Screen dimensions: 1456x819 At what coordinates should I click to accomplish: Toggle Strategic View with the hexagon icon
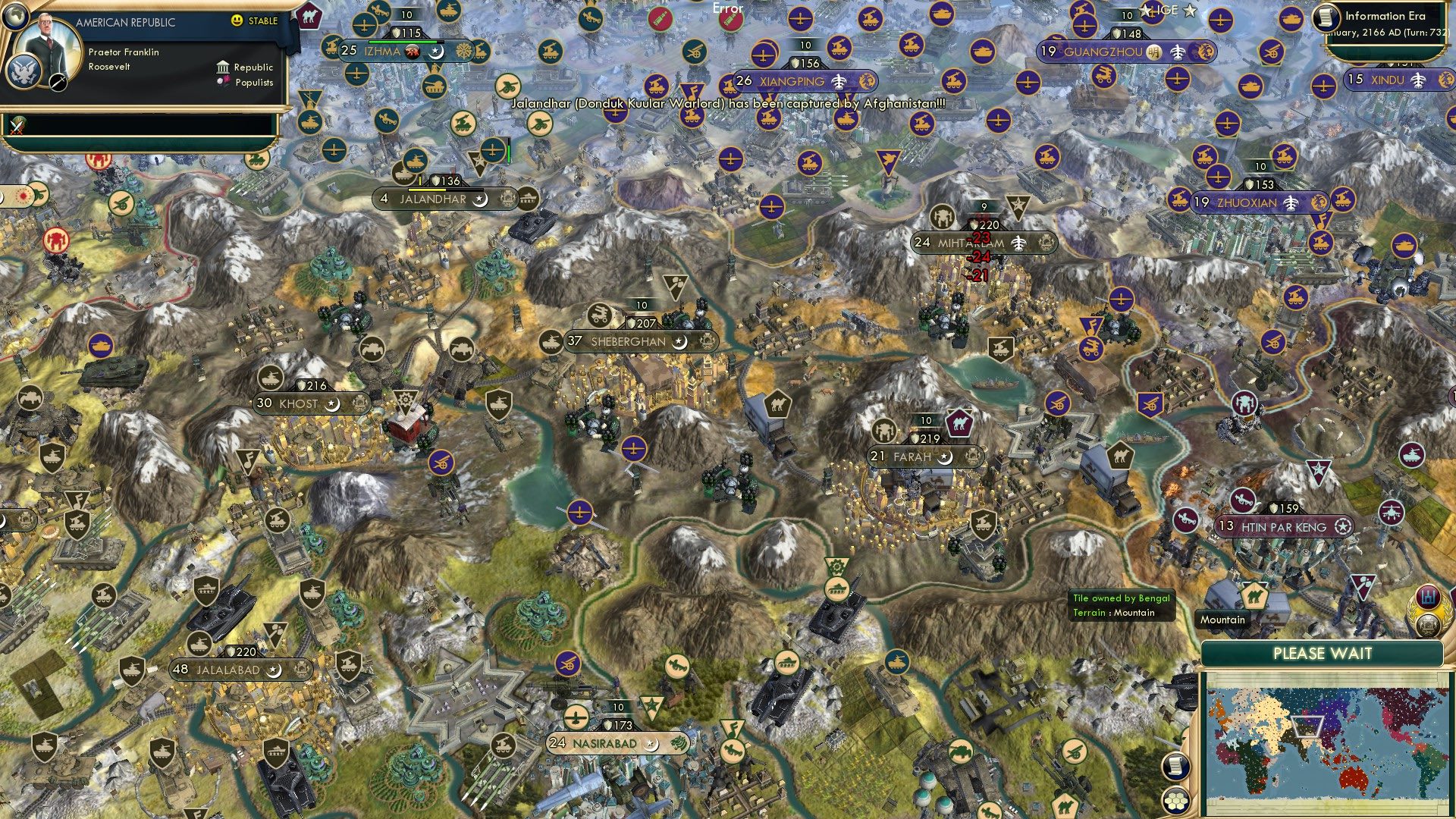[x=1175, y=800]
